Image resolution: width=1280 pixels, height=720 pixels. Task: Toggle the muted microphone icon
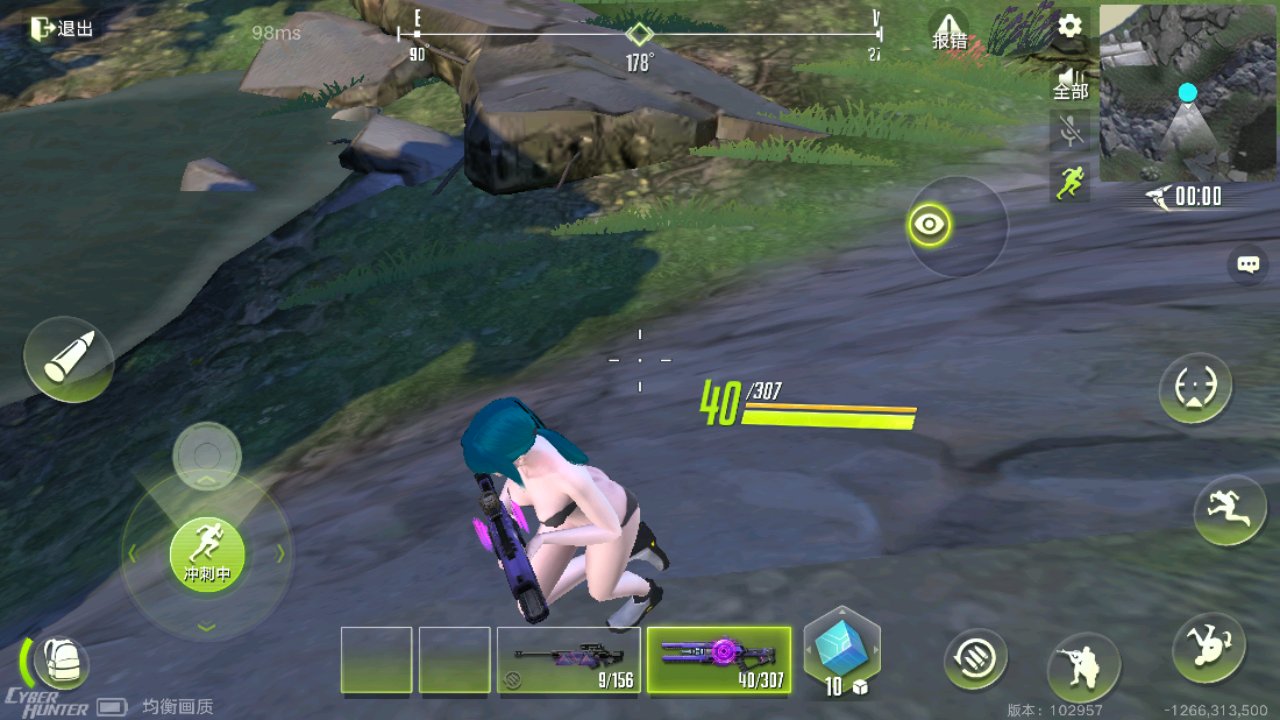click(1070, 130)
